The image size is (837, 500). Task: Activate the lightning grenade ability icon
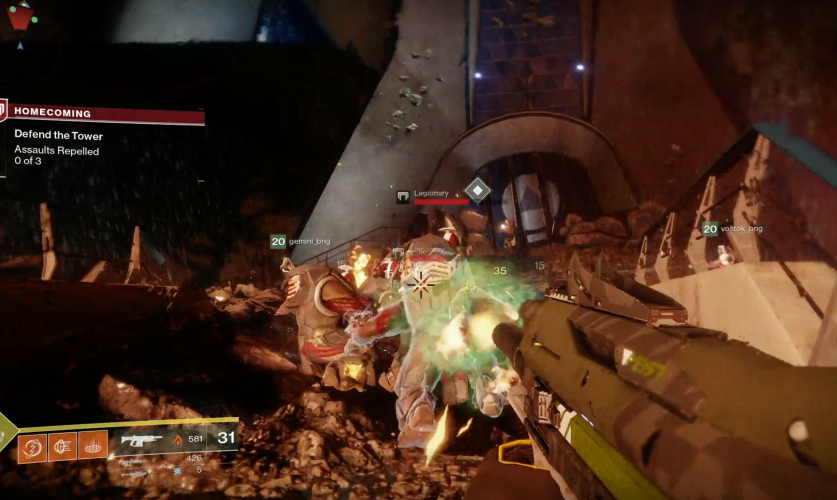[32, 446]
